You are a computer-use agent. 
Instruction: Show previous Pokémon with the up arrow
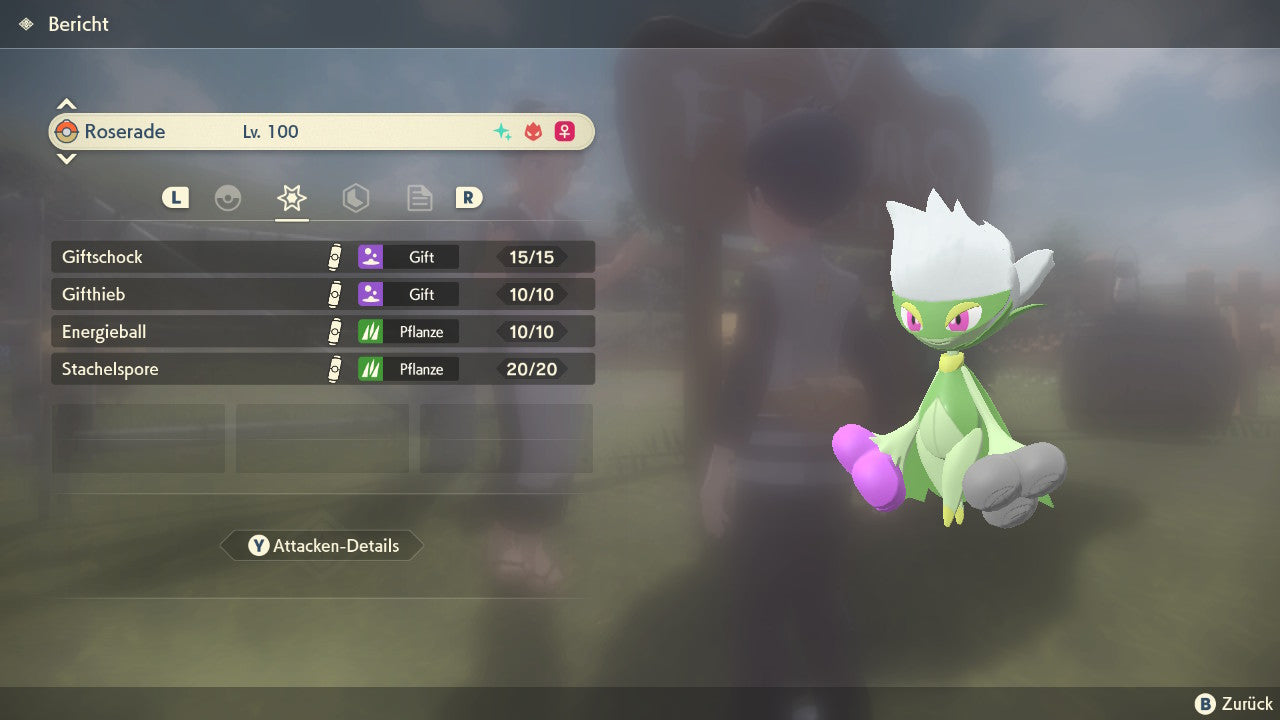click(66, 104)
